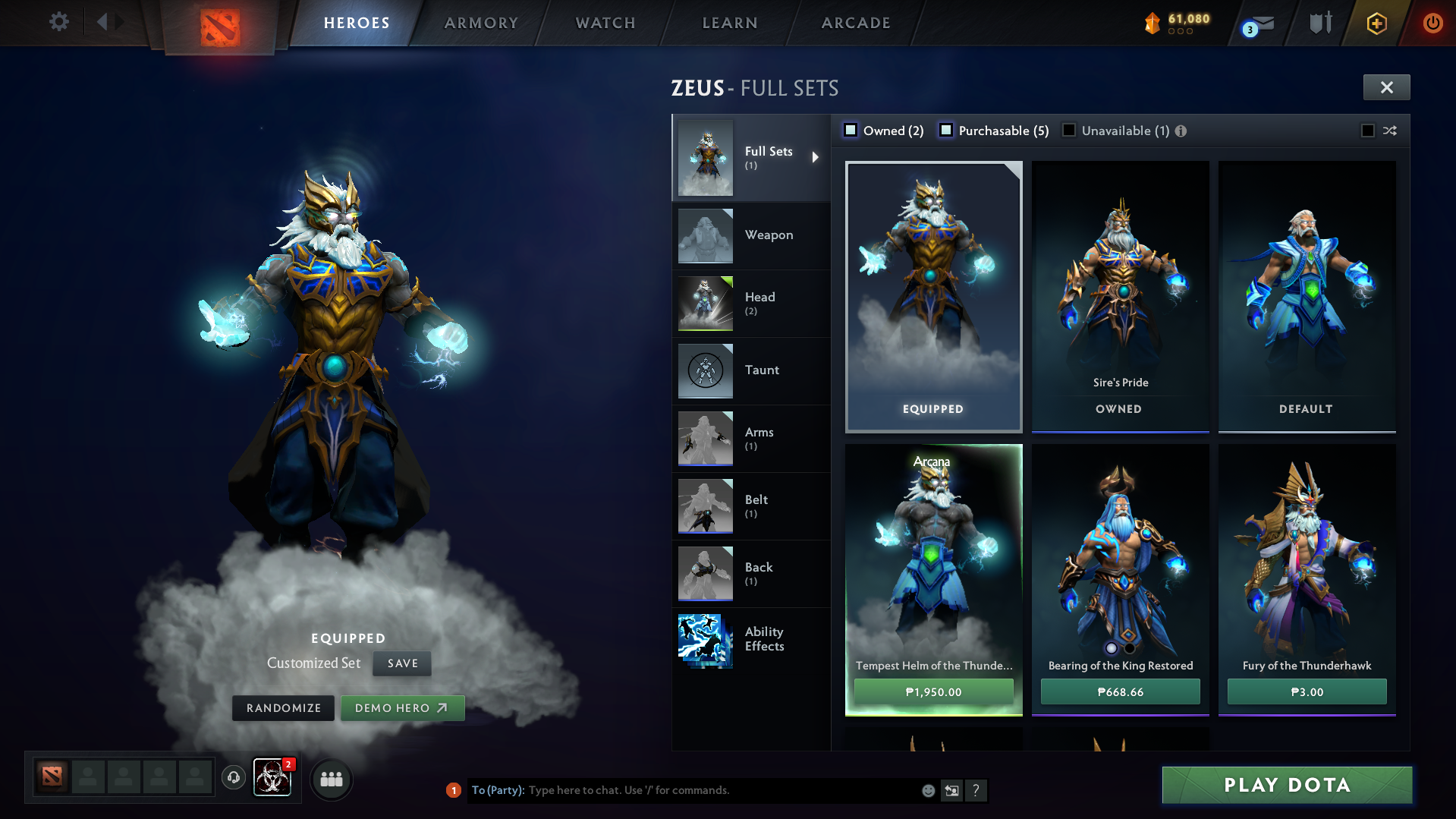Check the Unavailable (1) filter box
1456x819 pixels.
pos(1068,130)
